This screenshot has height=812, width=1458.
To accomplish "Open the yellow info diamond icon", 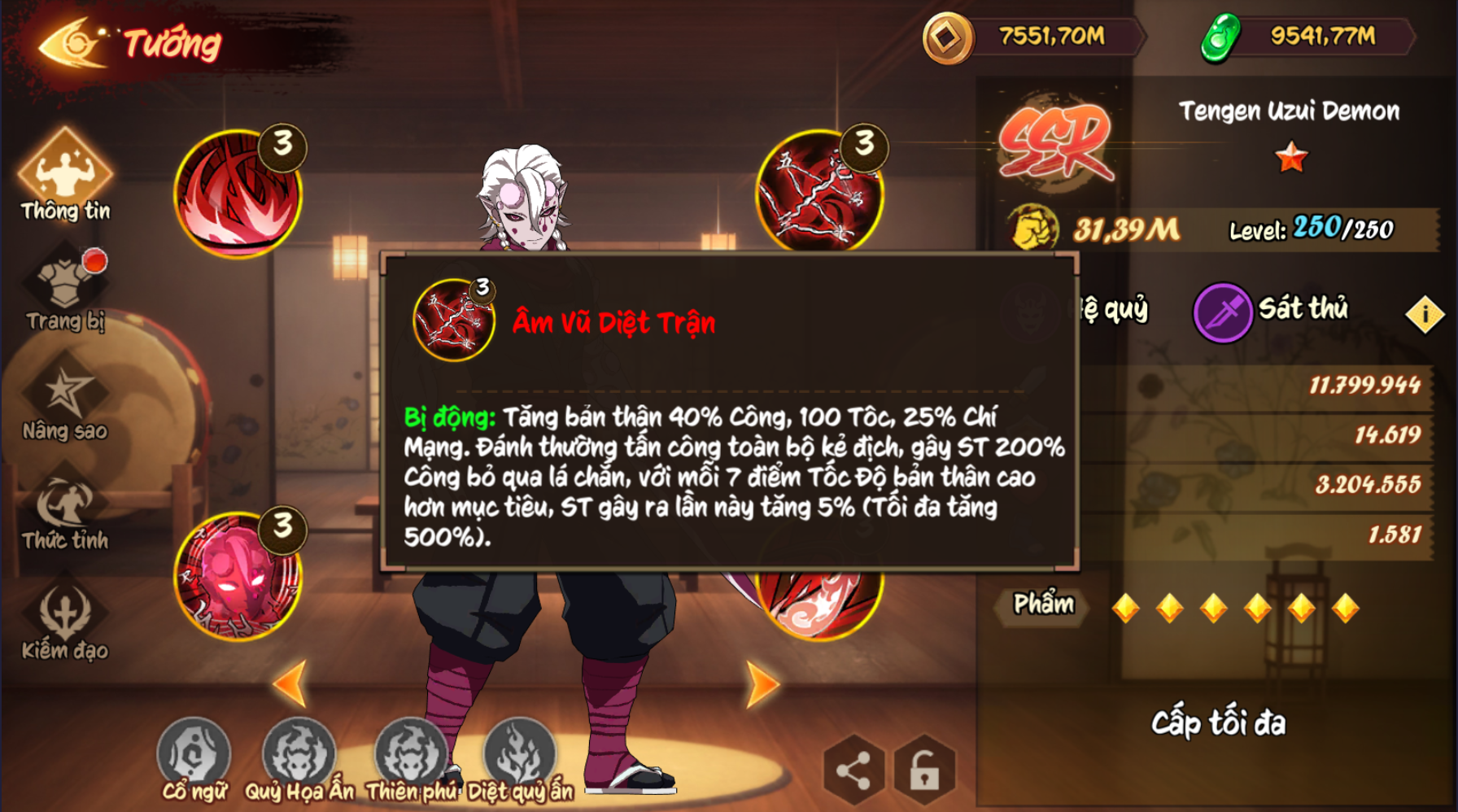I will click(x=1425, y=314).
